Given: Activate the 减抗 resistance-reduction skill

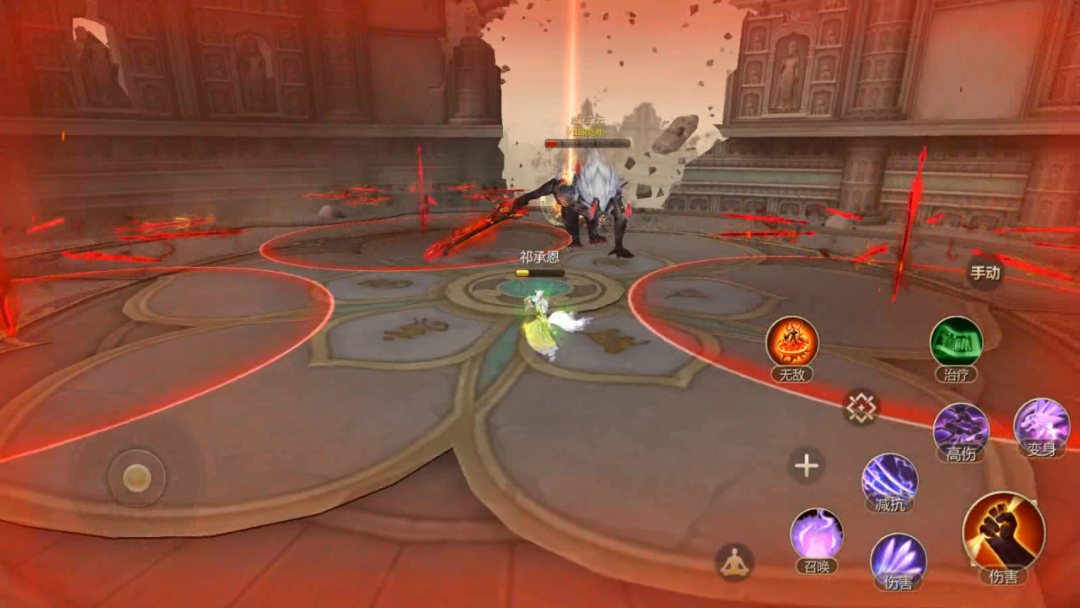Looking at the screenshot, I should [889, 479].
